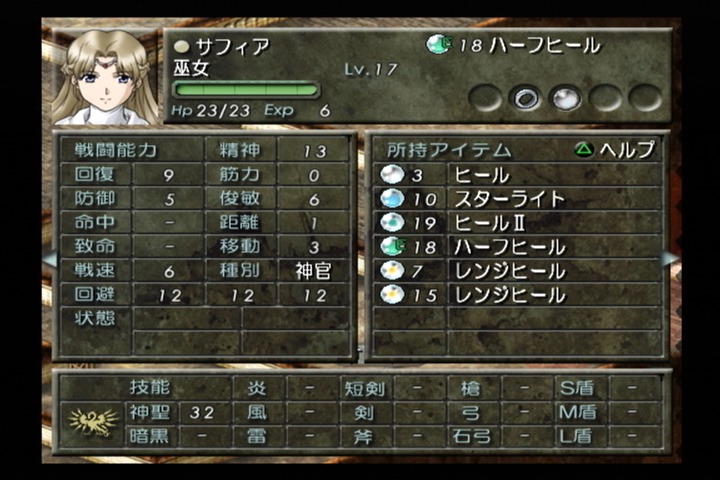Show the previous character with the left arrow
720x480 pixels.
tap(48, 258)
